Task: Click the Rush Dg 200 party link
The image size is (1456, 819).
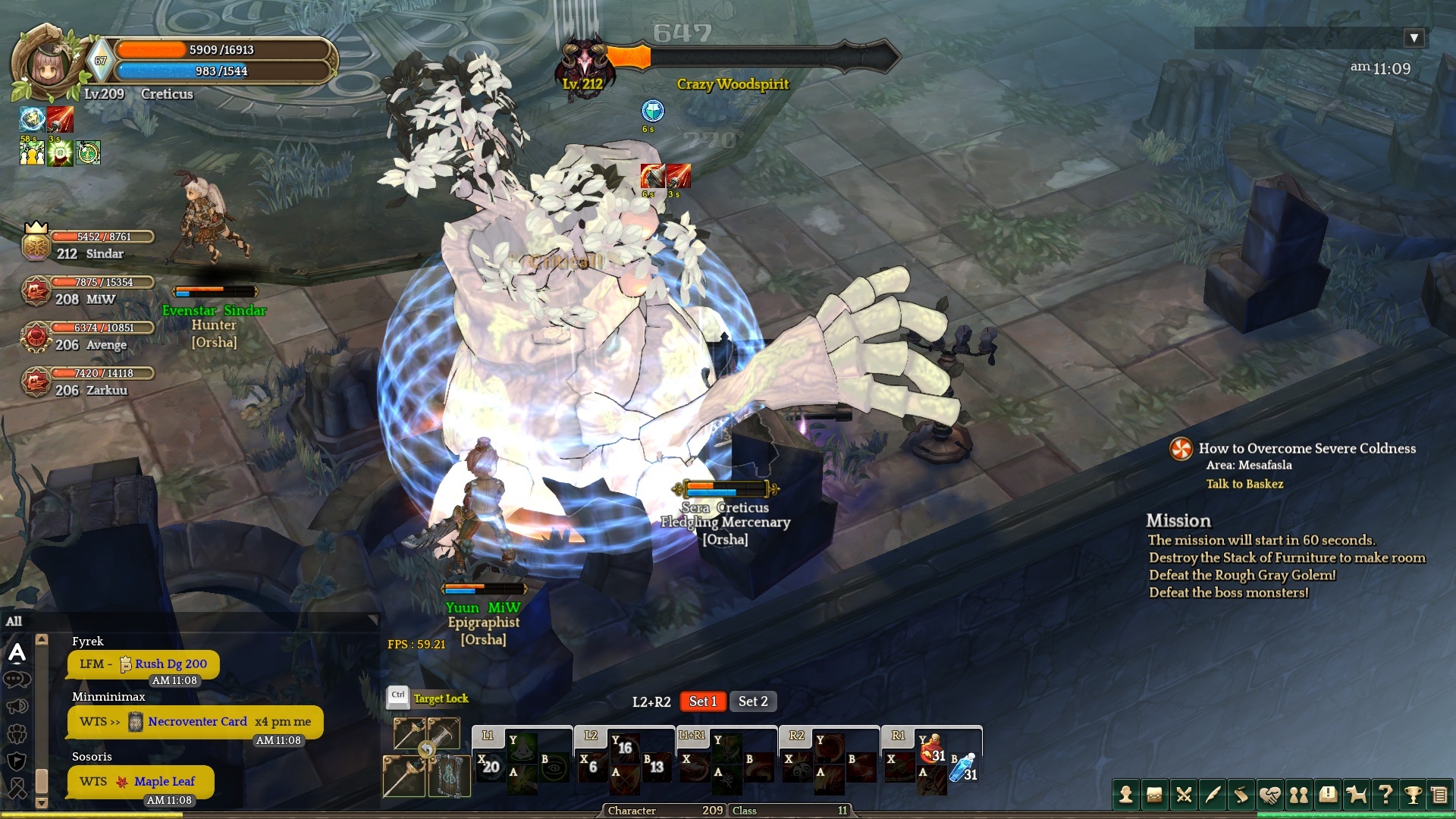Action: (171, 664)
